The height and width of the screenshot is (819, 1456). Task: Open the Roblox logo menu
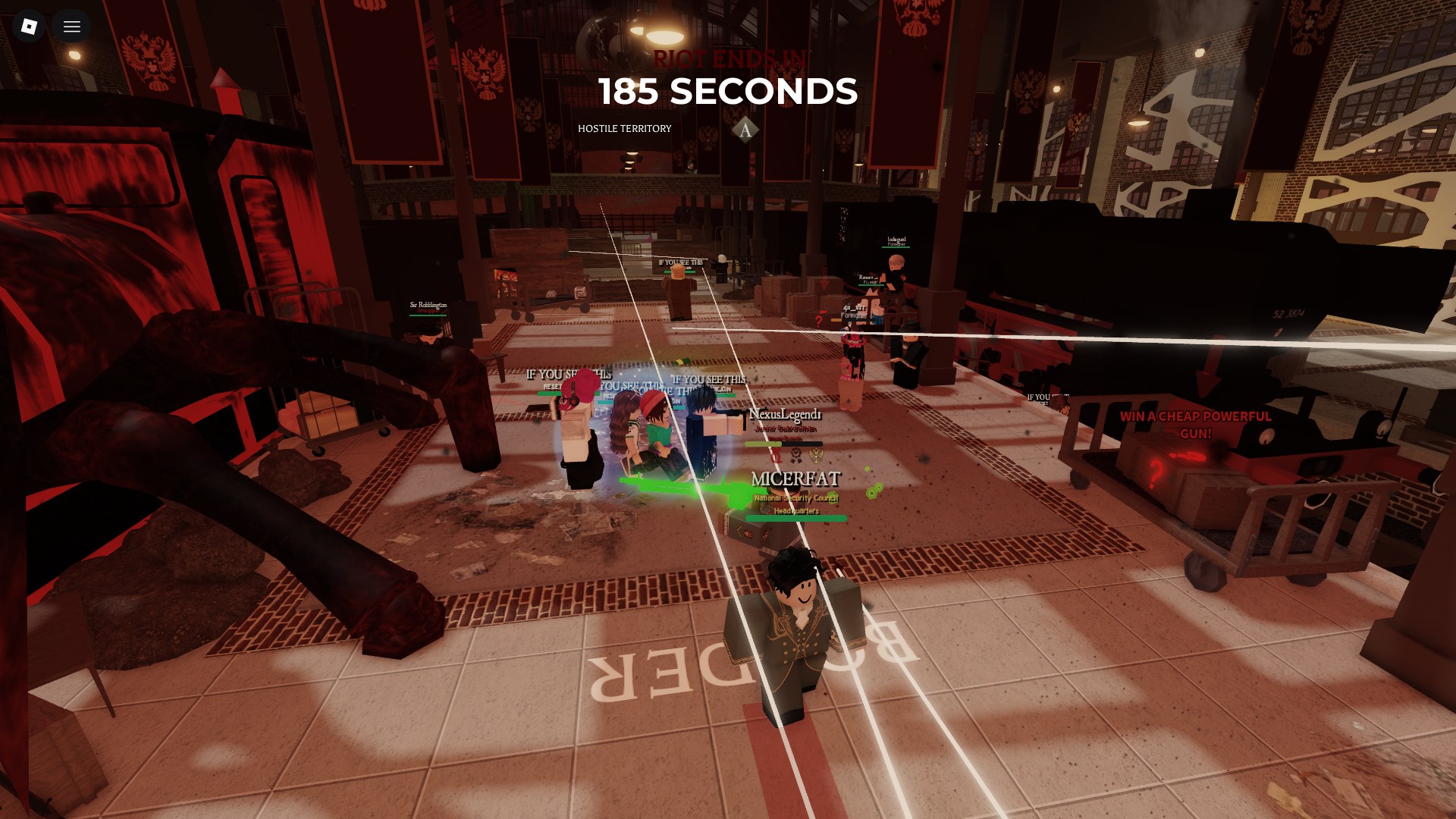[29, 27]
